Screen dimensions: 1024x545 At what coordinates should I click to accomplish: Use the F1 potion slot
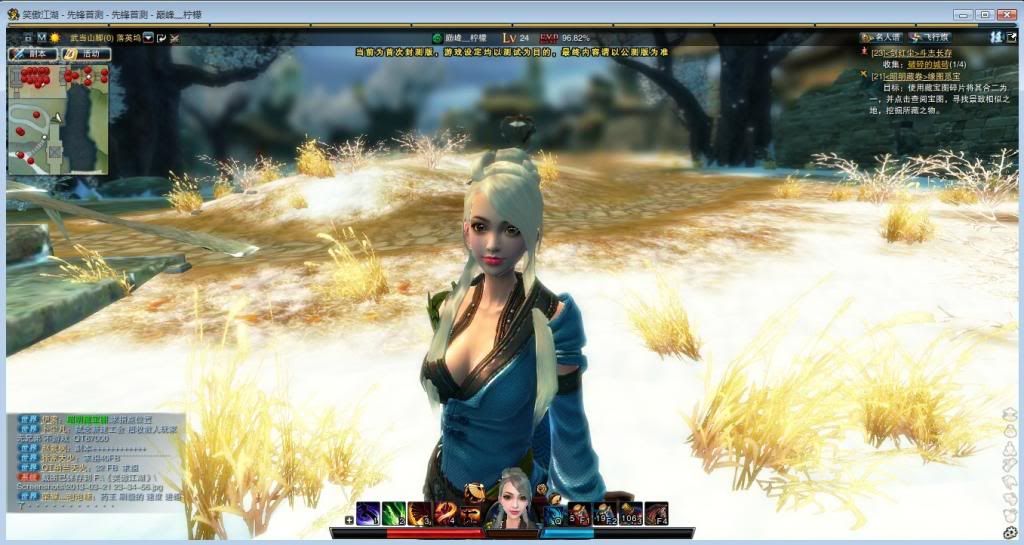pyautogui.click(x=580, y=513)
